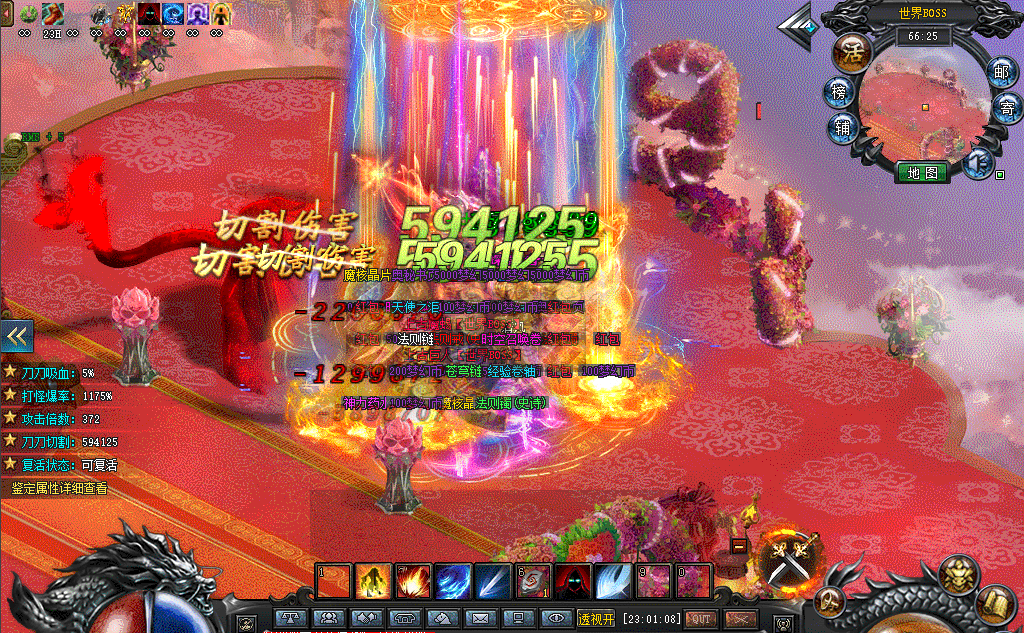The height and width of the screenshot is (633, 1024).
Task: Click the red boot buff icon
Action: point(52,14)
